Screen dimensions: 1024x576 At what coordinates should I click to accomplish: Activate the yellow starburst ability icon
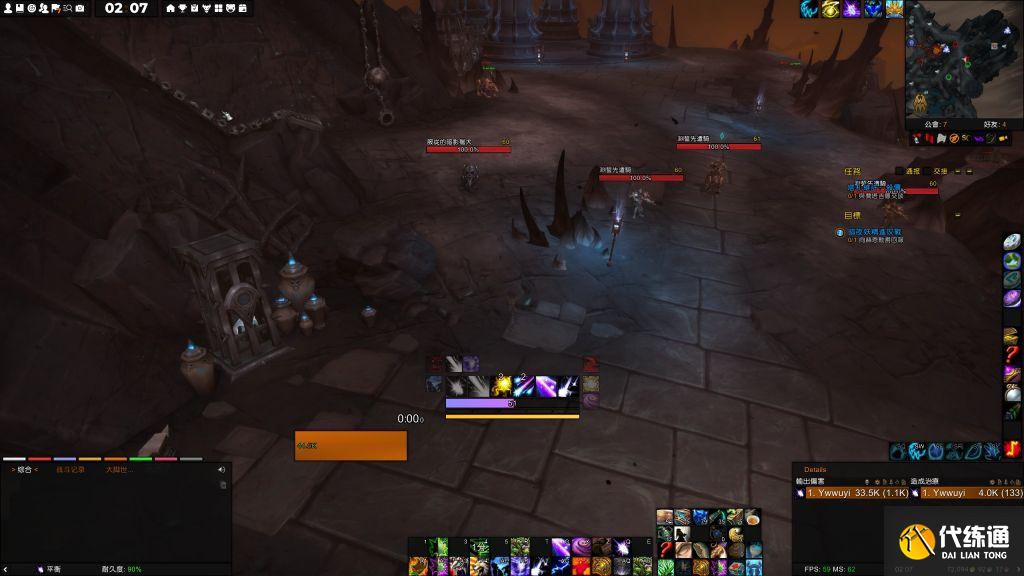tap(501, 385)
